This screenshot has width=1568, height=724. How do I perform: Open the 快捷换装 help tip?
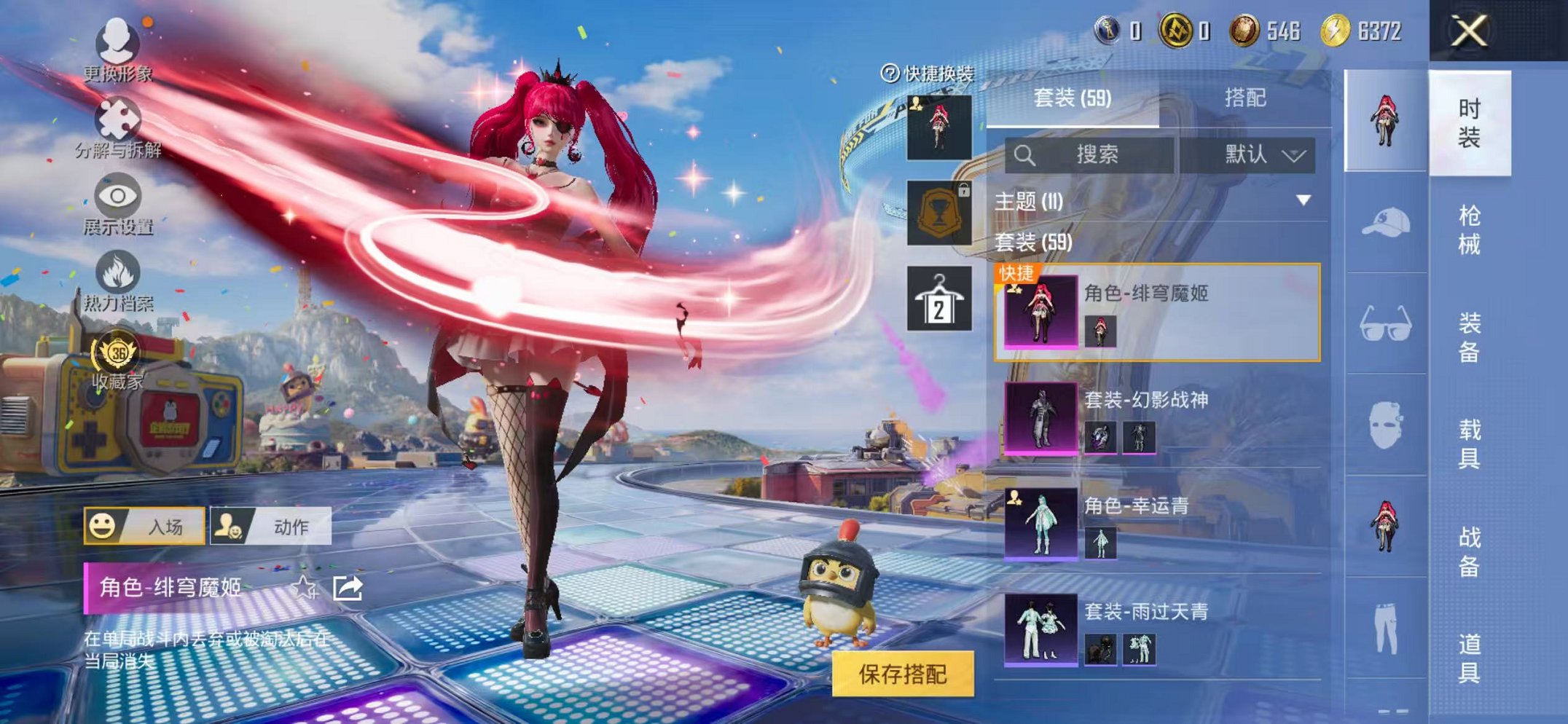pos(889,74)
